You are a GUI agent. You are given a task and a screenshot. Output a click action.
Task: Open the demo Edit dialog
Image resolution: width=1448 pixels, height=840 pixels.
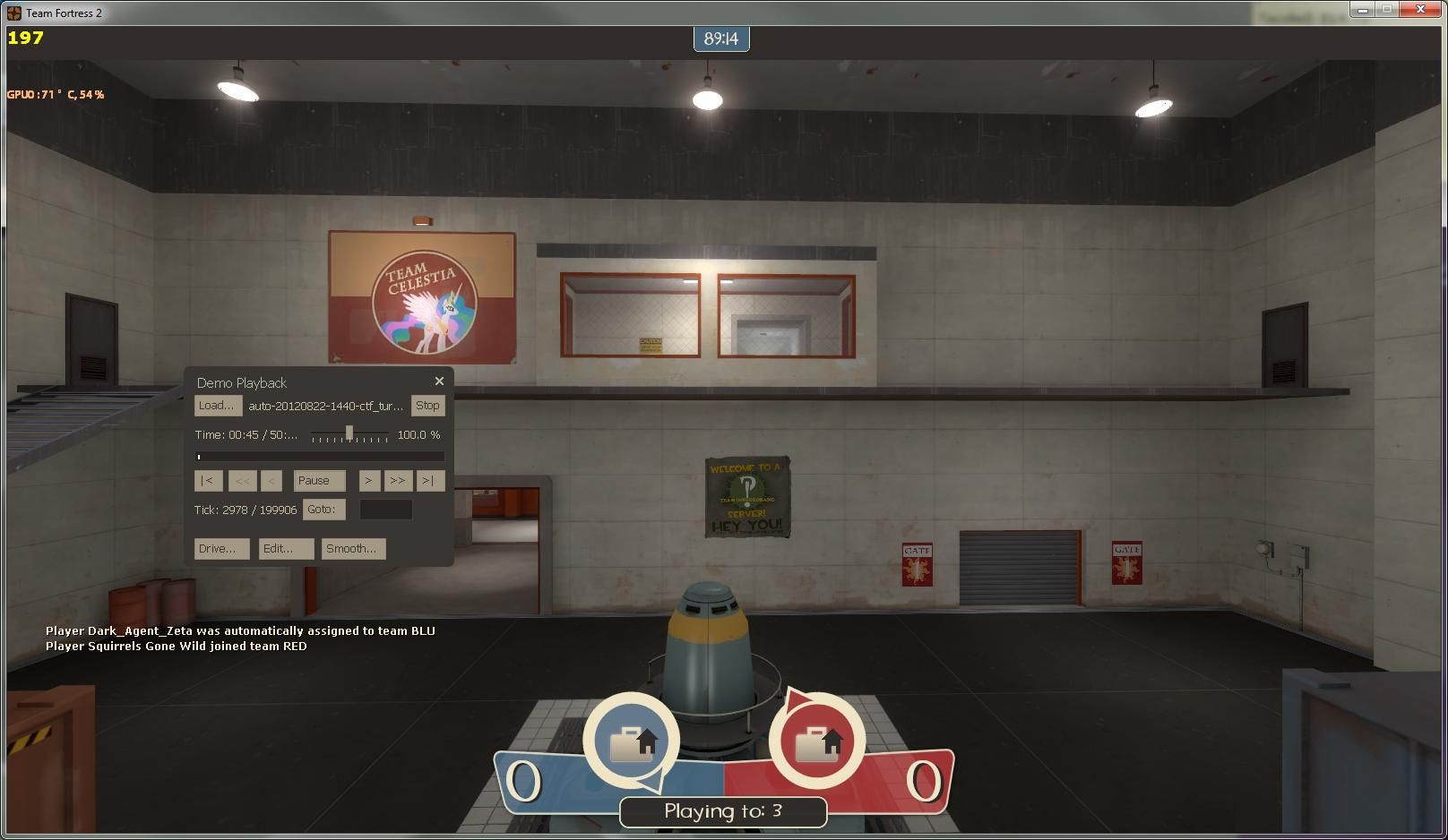point(285,548)
